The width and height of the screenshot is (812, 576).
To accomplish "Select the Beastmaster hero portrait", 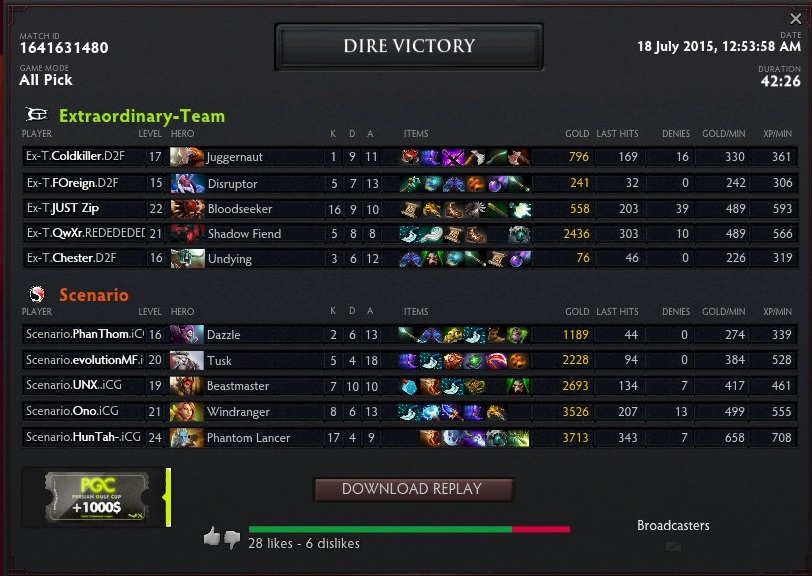I will tap(187, 386).
